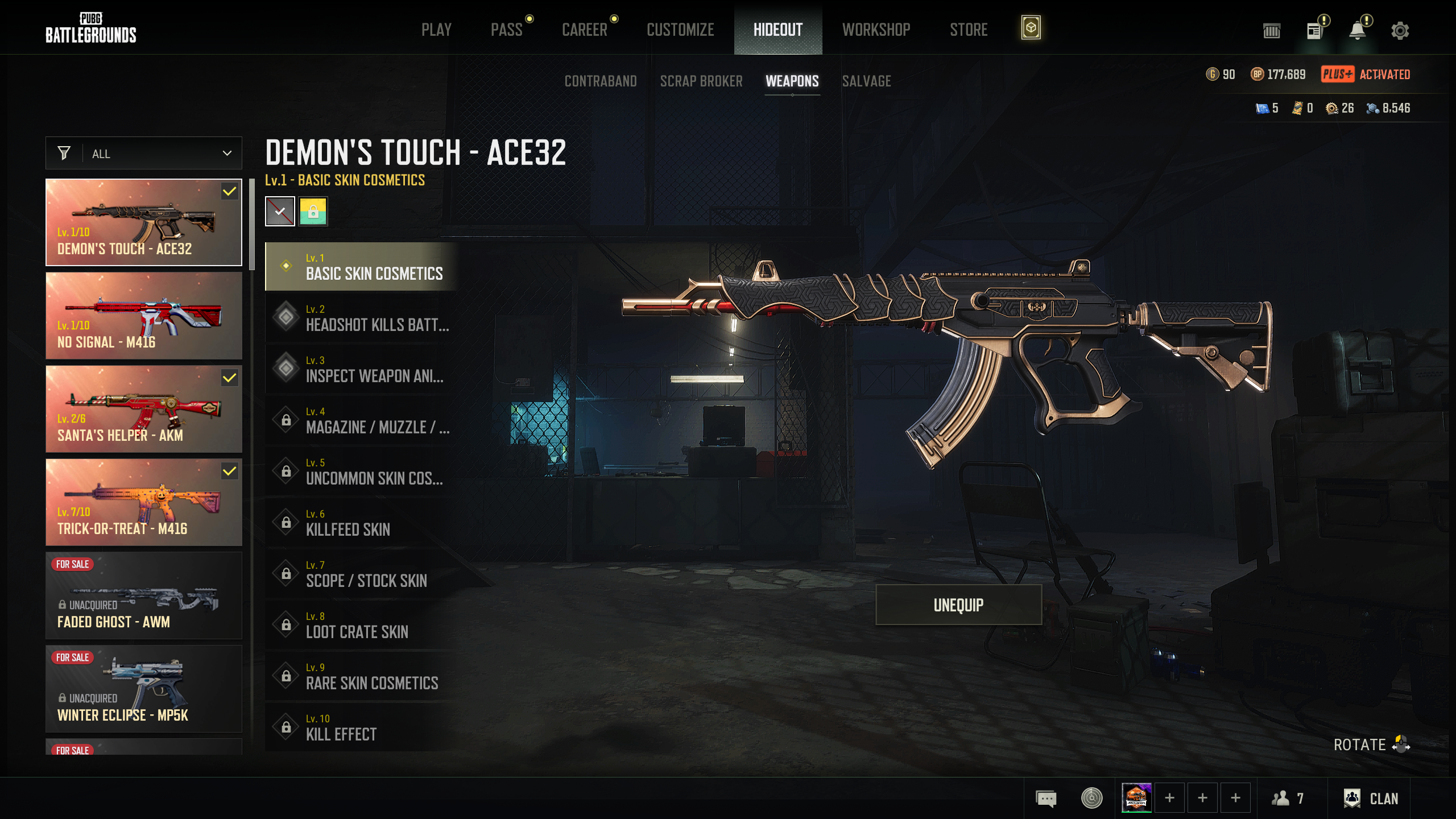The height and width of the screenshot is (819, 1456).
Task: Select Lv. 6 Killfeed Skin row
Action: tap(362, 523)
